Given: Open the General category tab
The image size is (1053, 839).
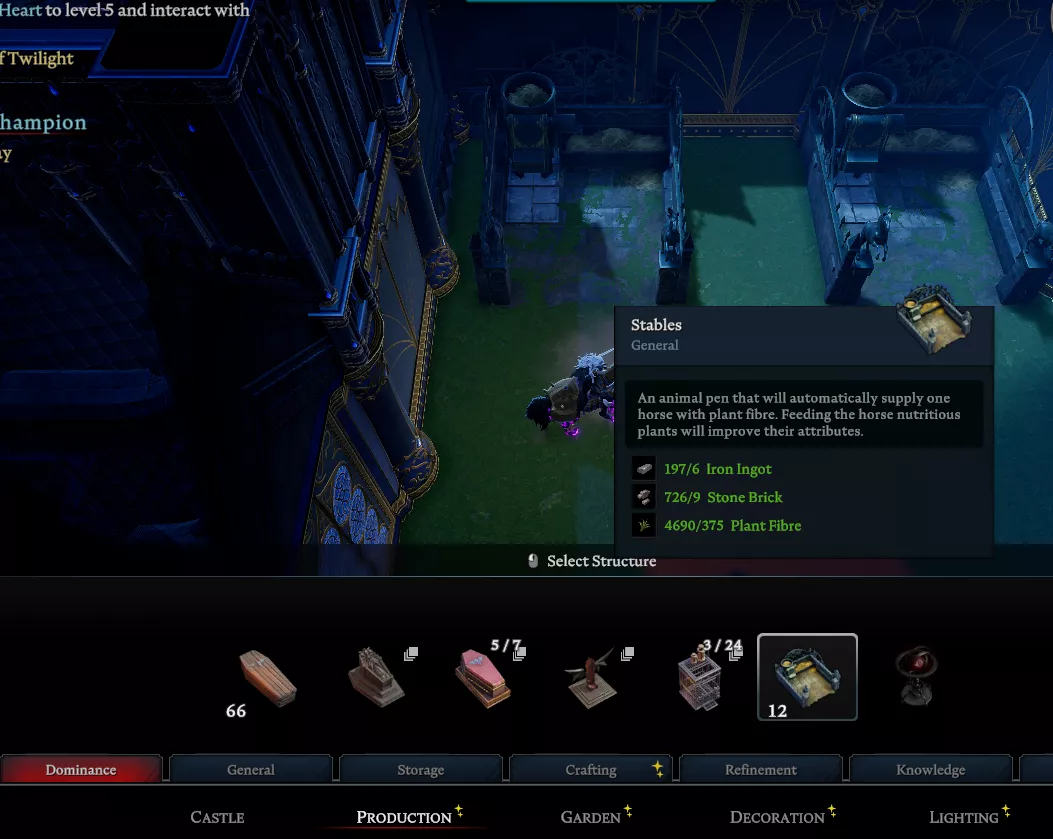Looking at the screenshot, I should pyautogui.click(x=251, y=769).
